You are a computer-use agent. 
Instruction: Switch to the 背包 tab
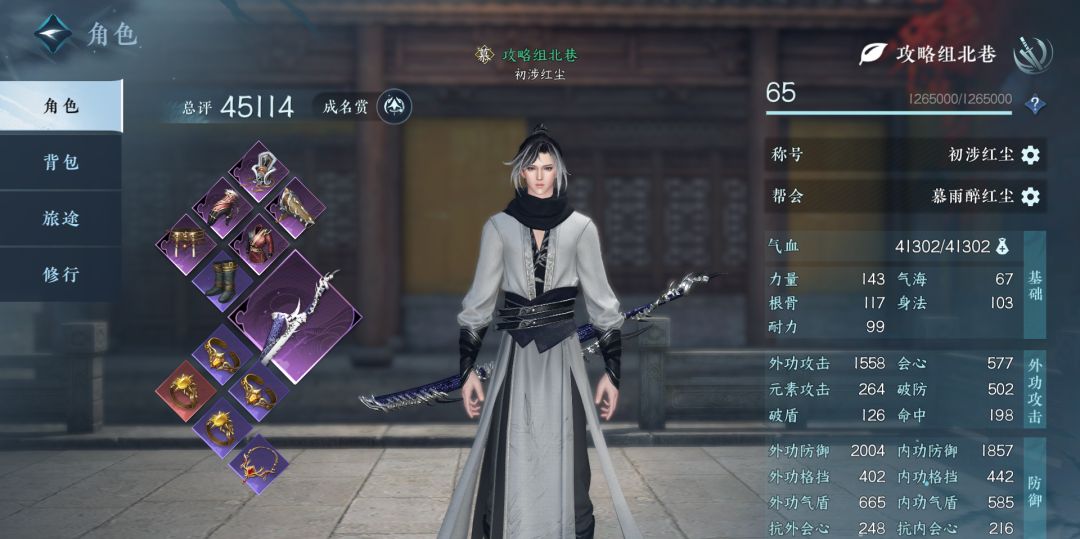(x=60, y=162)
